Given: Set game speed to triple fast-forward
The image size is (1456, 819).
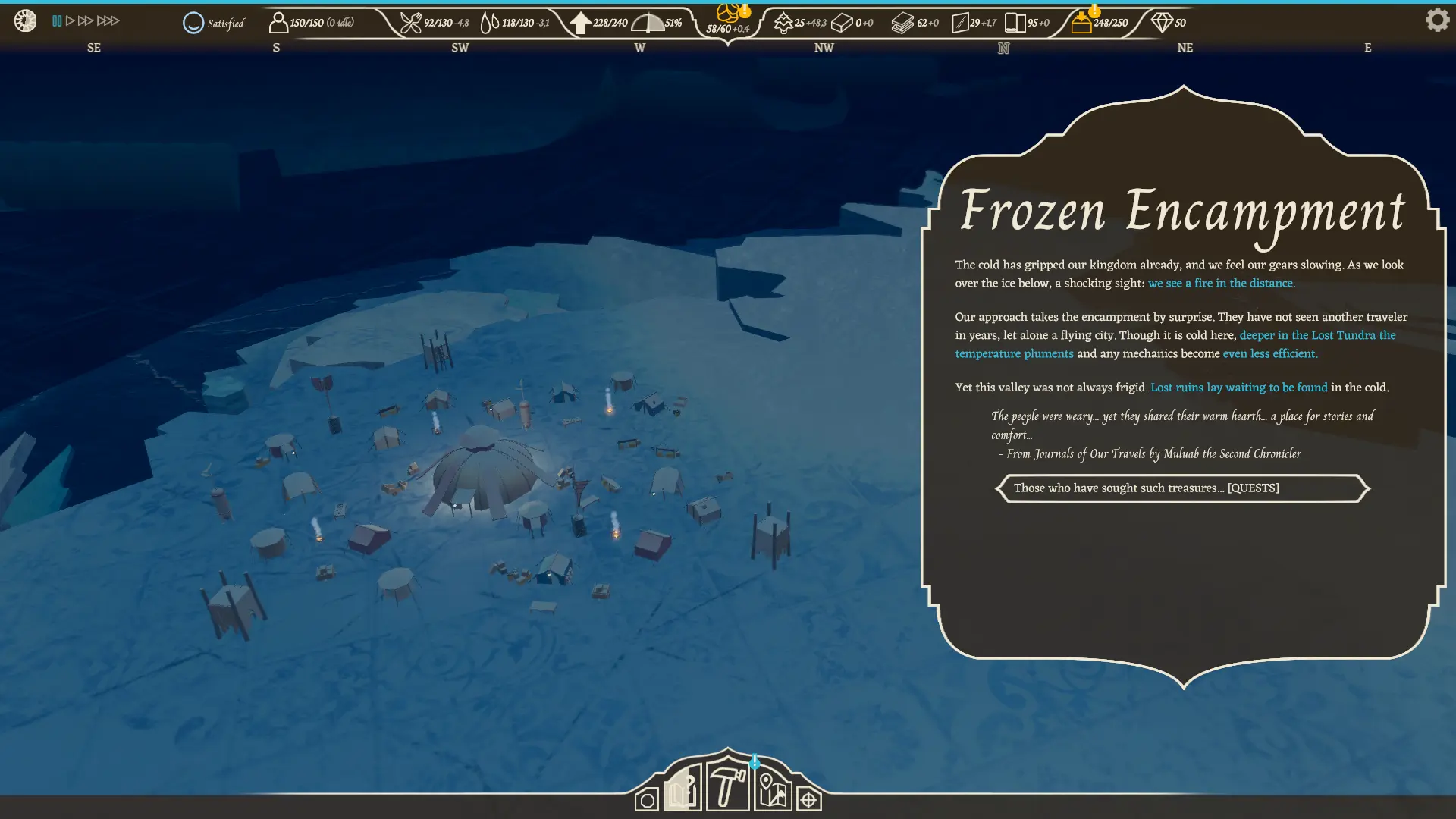Looking at the screenshot, I should coord(108,21).
